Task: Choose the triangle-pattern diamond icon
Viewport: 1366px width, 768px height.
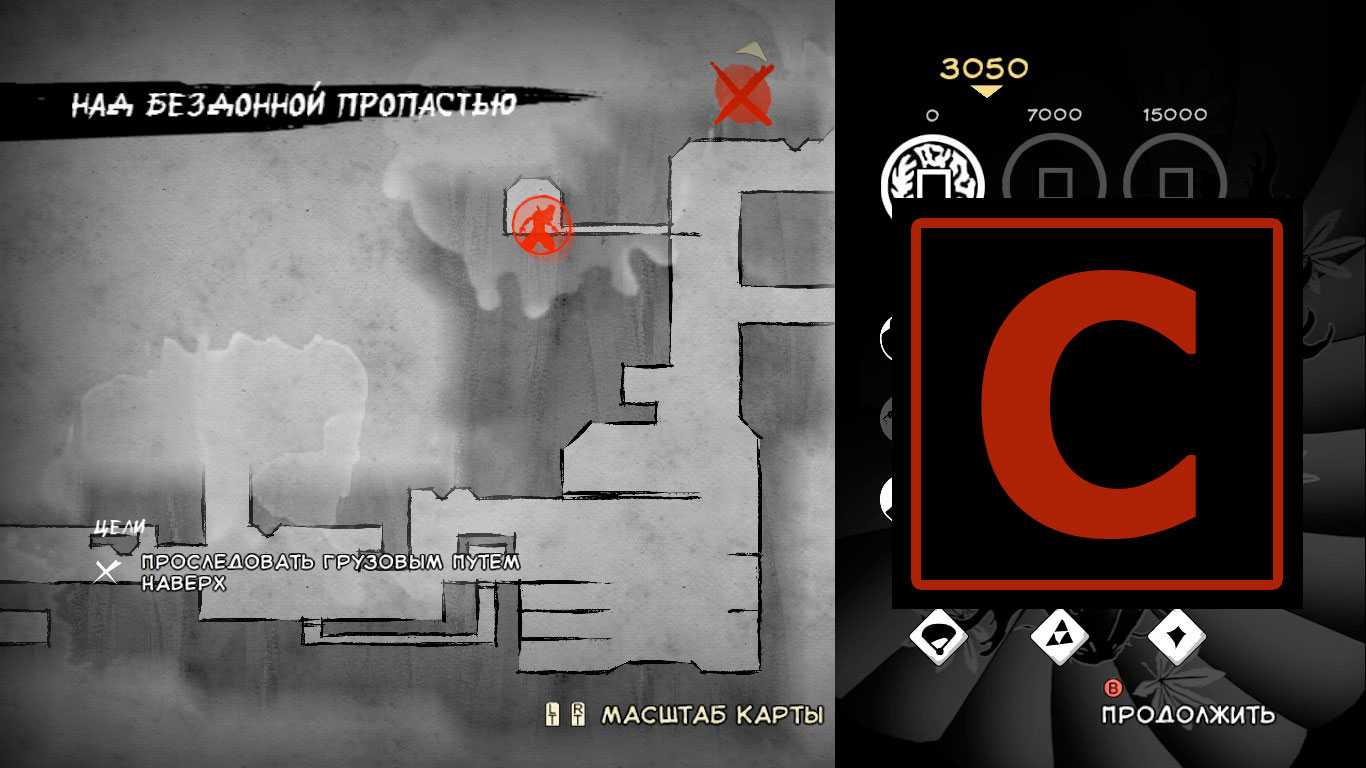Action: 1059,636
